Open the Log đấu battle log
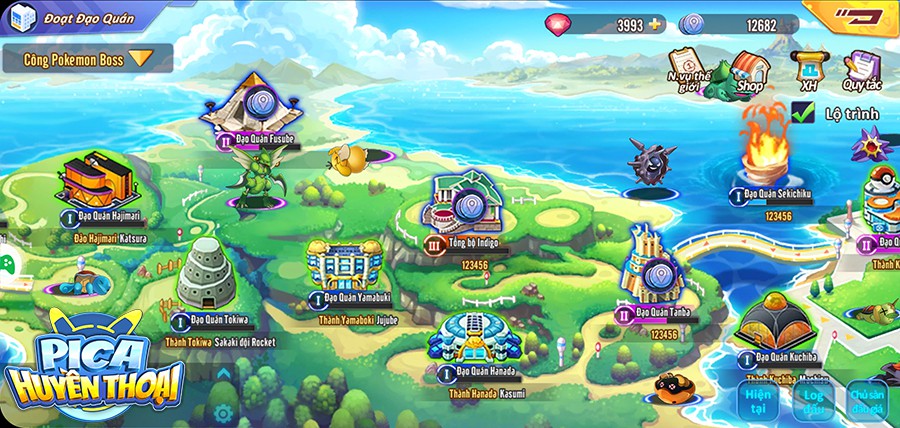 (813, 399)
